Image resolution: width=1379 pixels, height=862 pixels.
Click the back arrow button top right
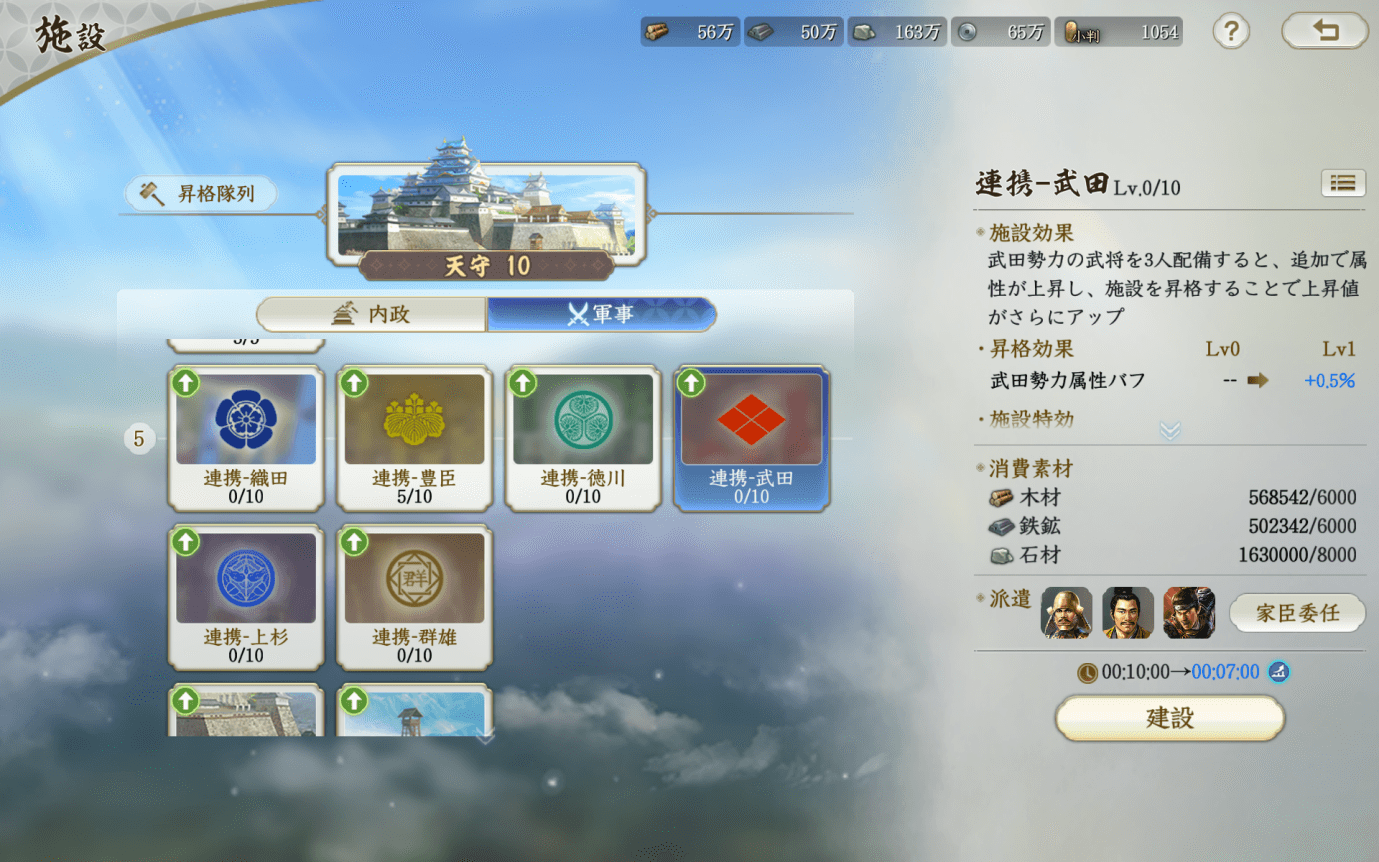[1325, 31]
